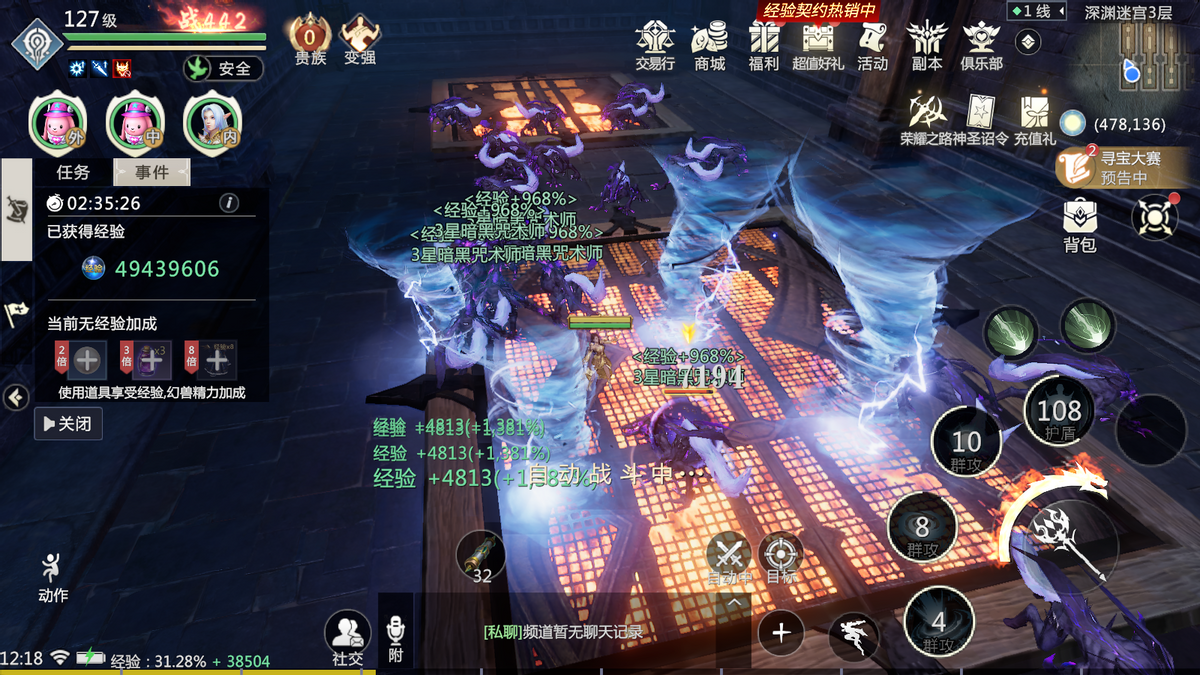Open the 交易行 trading house
1200x675 pixels.
tap(655, 45)
